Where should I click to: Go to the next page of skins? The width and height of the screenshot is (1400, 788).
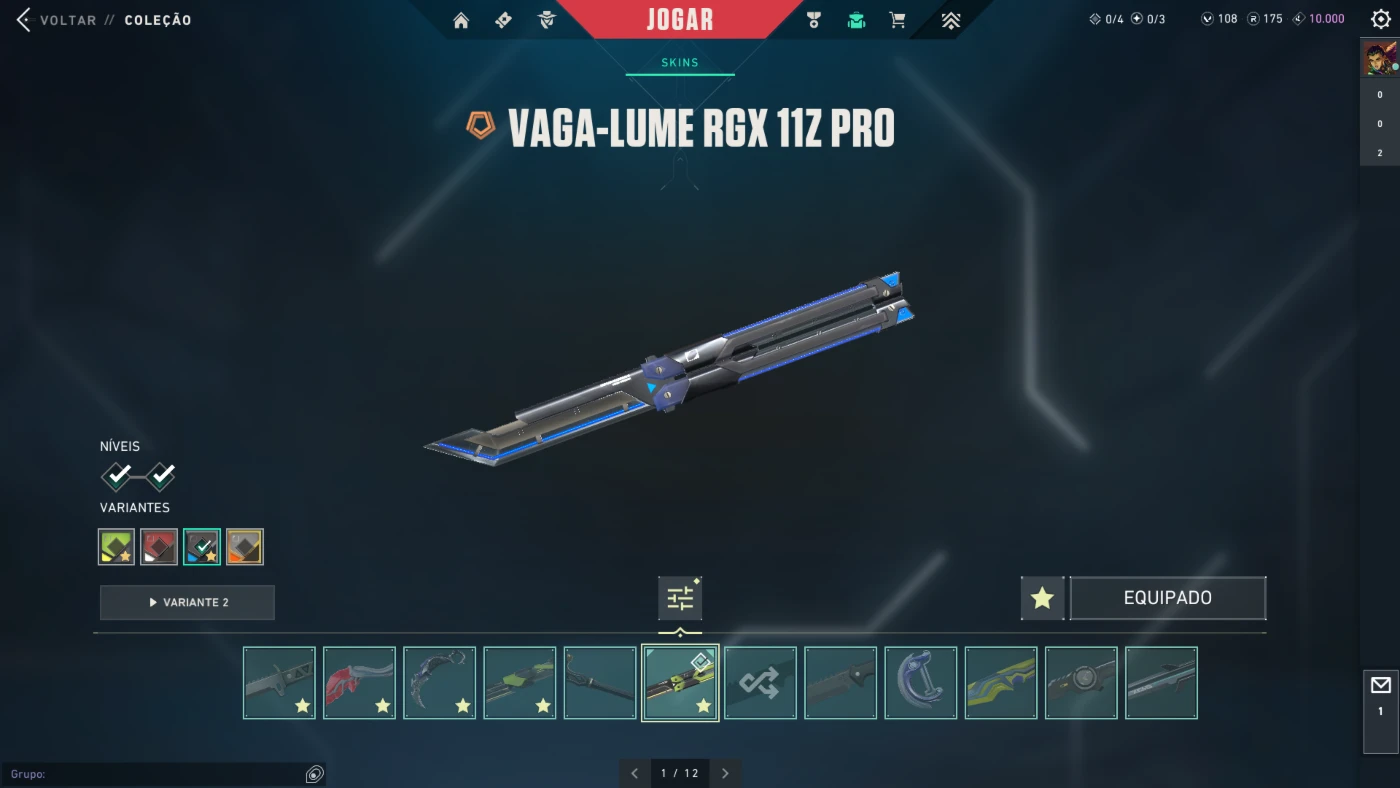tap(725, 773)
